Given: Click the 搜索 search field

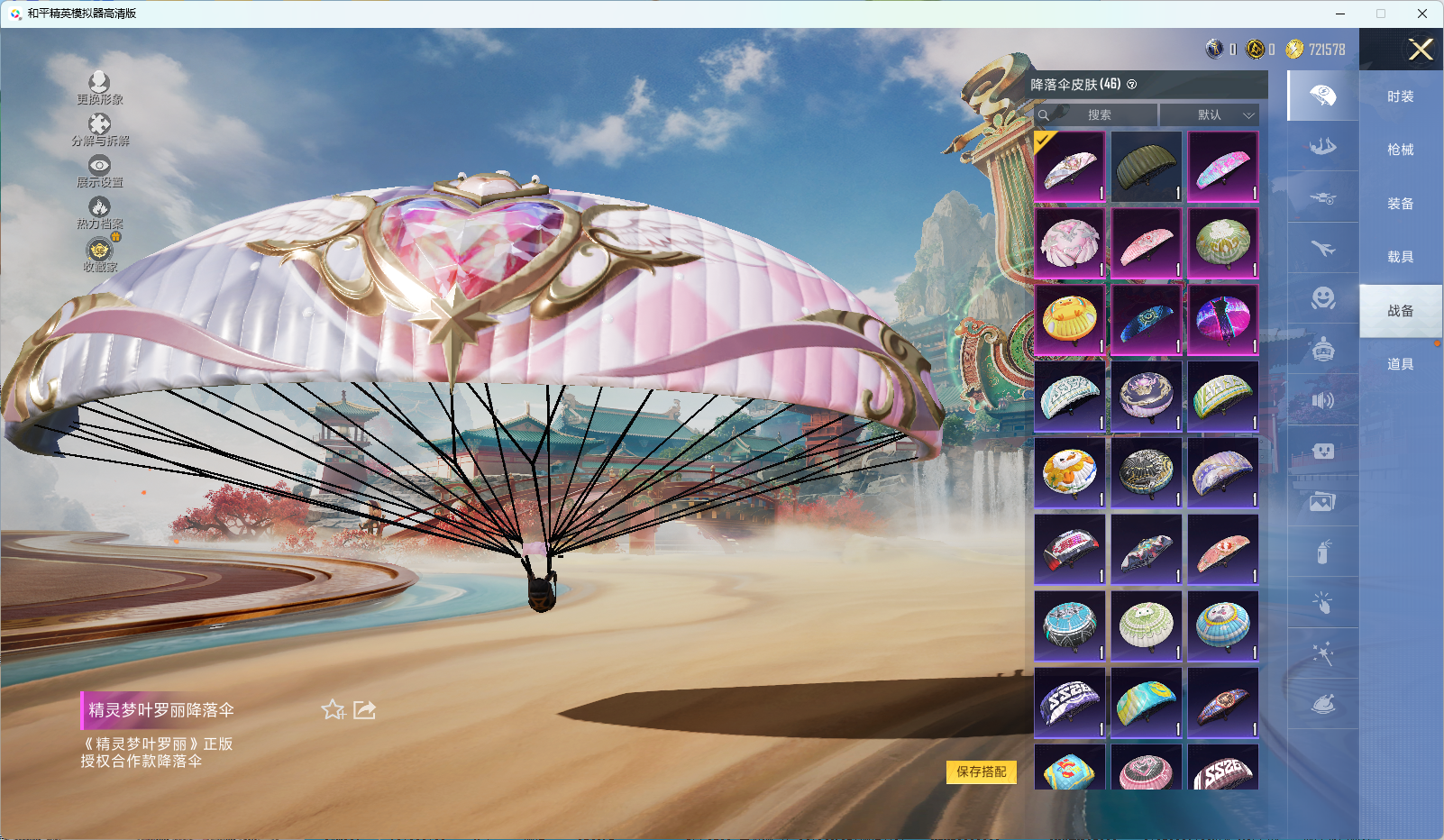Looking at the screenshot, I should 1098,115.
